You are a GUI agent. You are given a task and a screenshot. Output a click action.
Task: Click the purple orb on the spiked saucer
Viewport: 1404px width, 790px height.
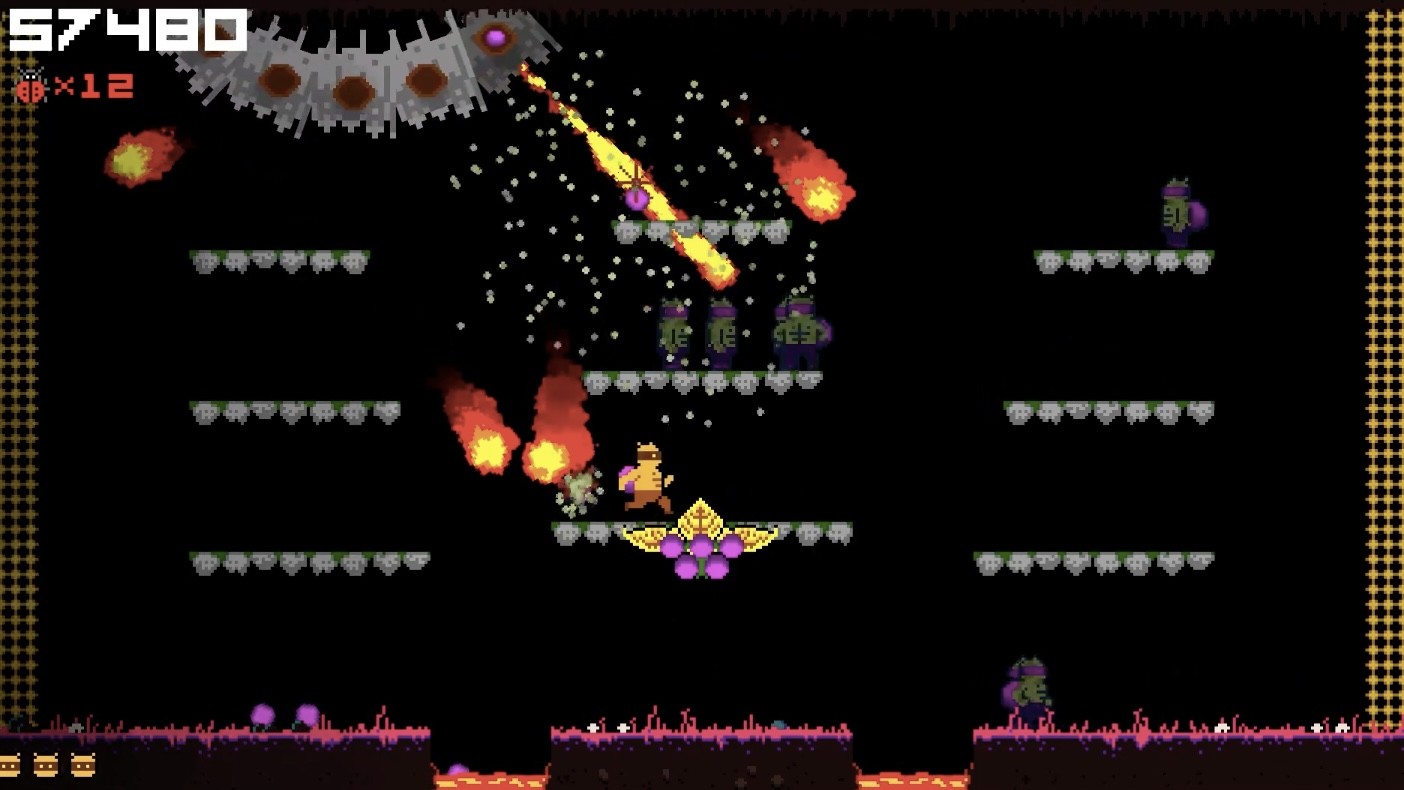click(x=497, y=38)
